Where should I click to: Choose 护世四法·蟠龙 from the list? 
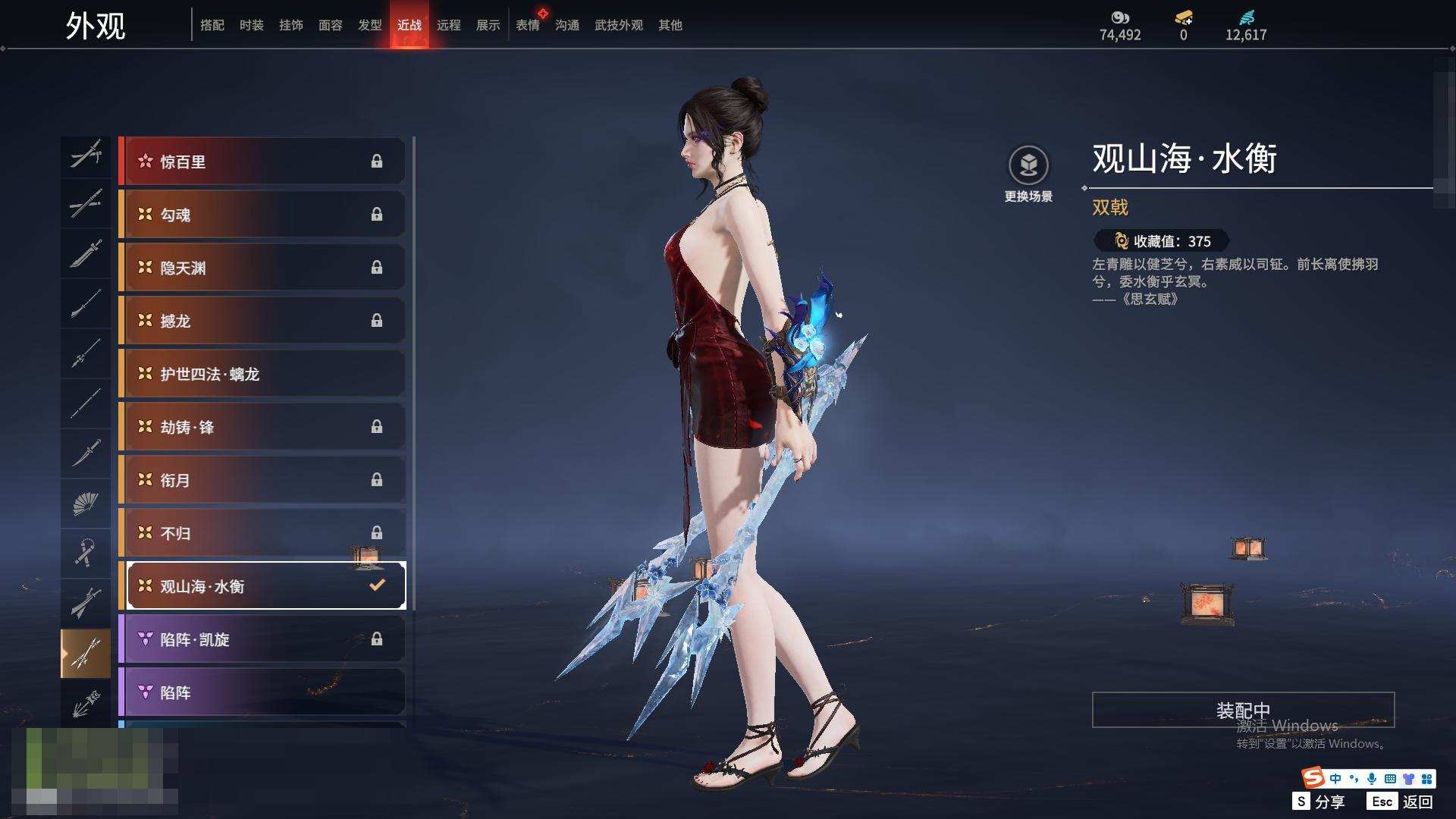coord(262,374)
